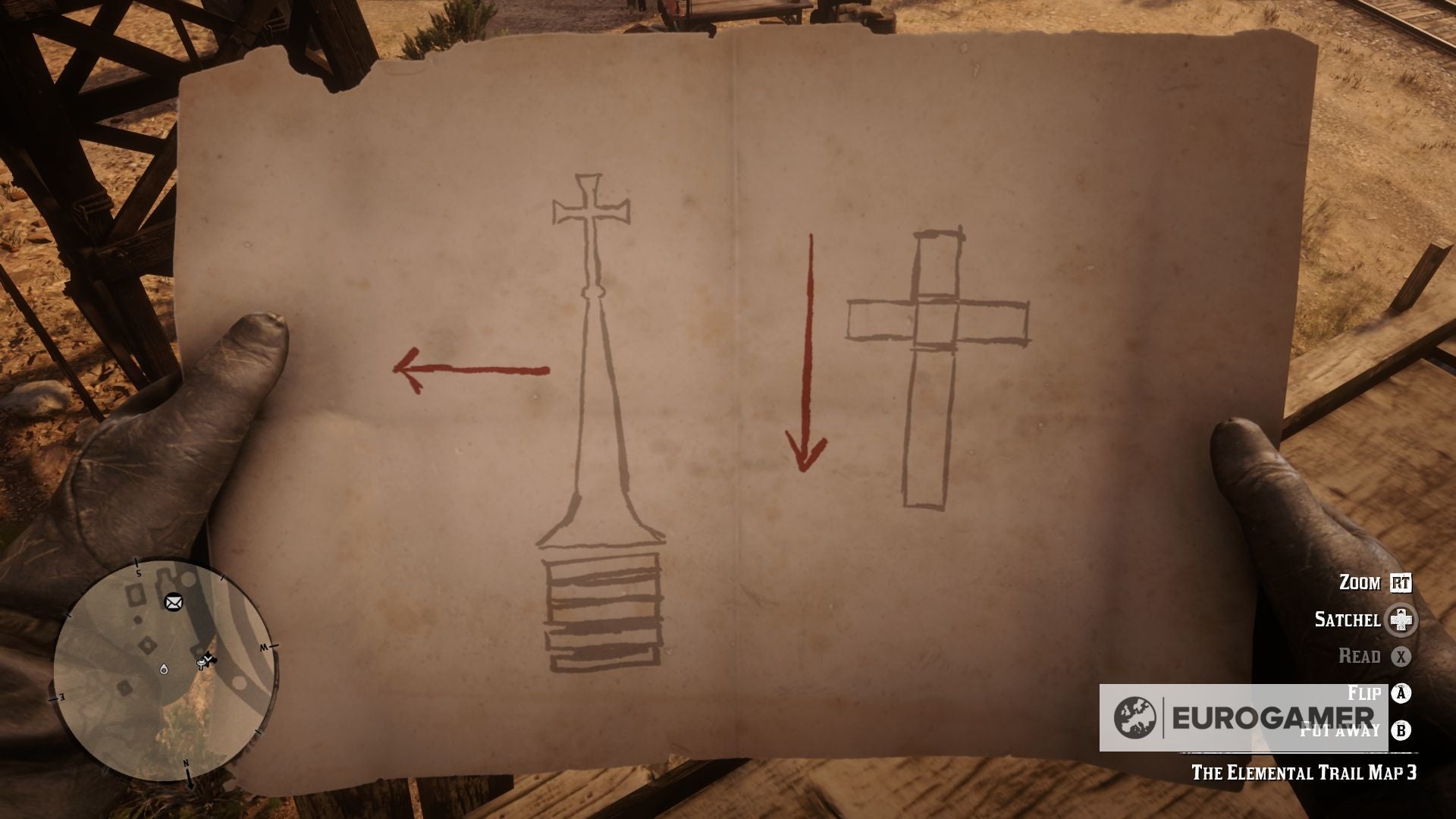This screenshot has width=1456, height=819.
Task: Click the A button icon beside Flip
Action: pos(1401,692)
